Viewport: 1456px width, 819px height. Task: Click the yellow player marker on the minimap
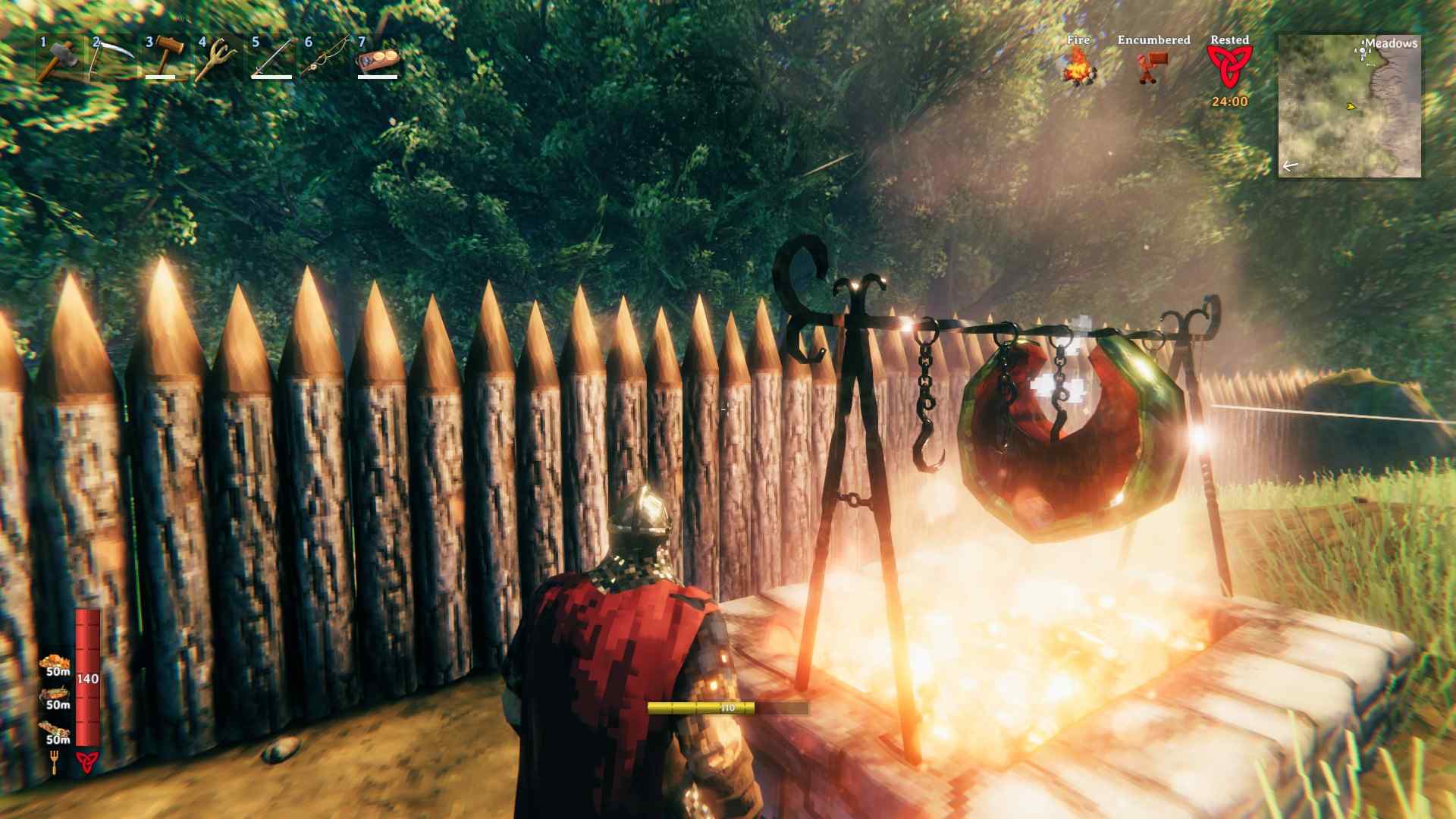click(x=1350, y=106)
